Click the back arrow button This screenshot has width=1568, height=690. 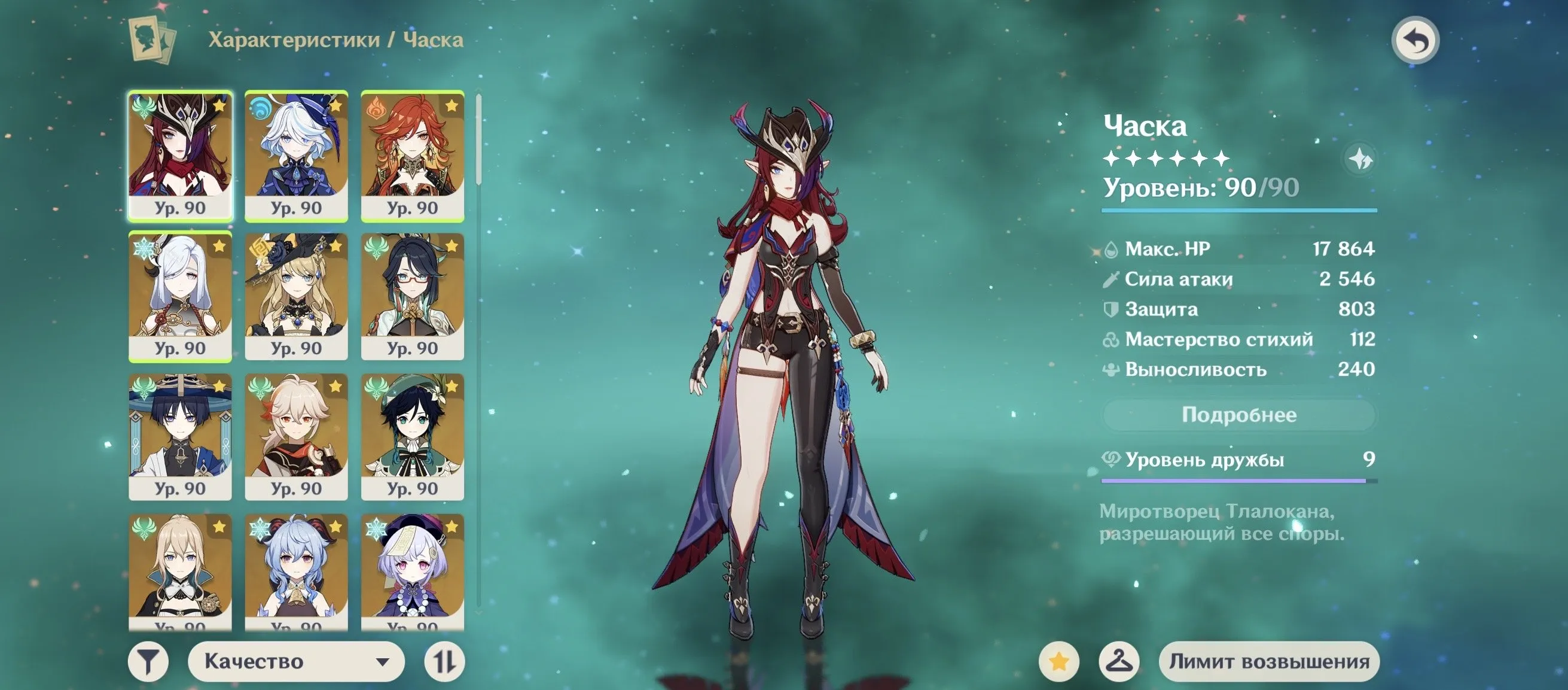1416,41
